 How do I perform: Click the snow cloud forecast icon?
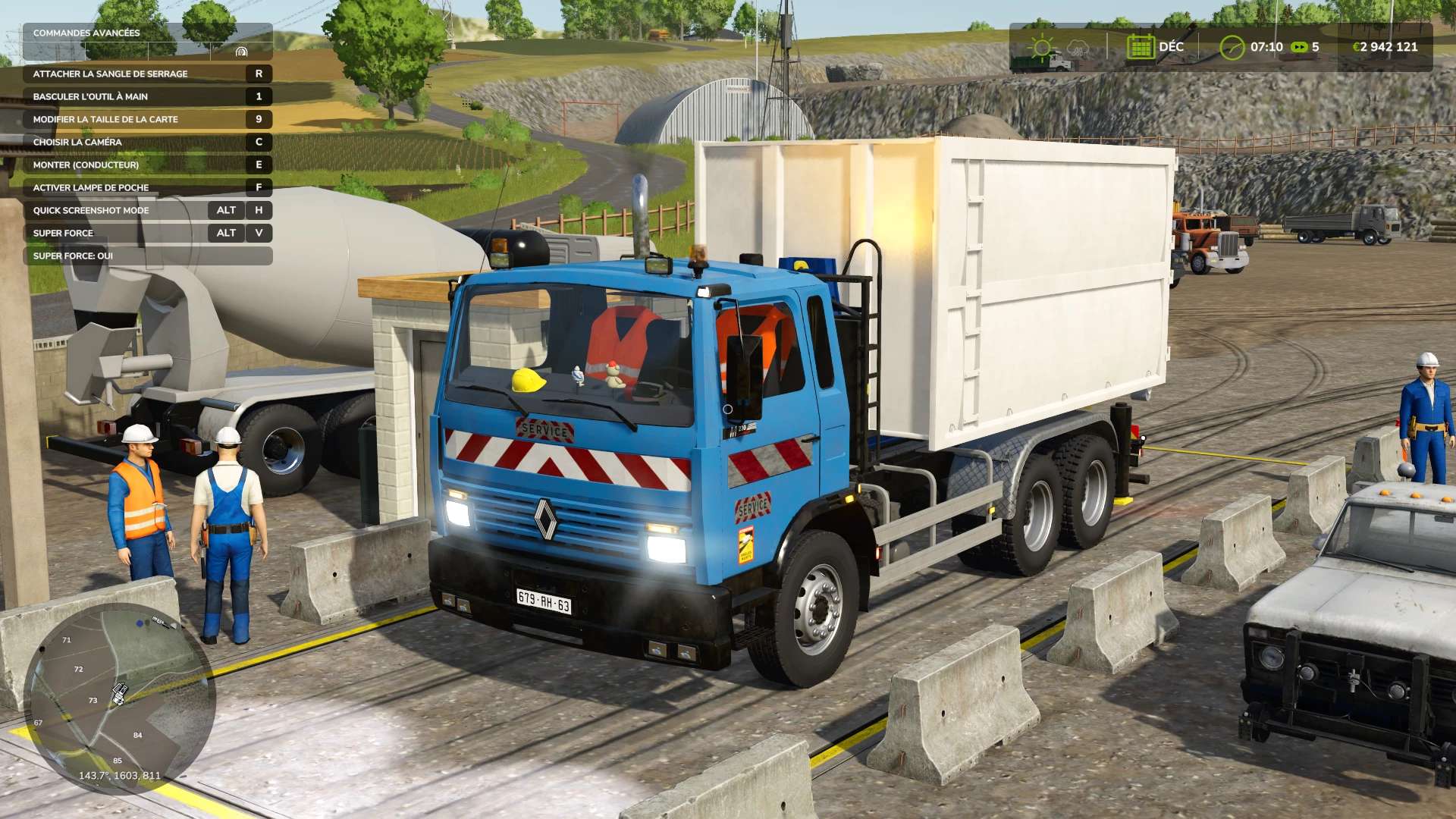coord(1077,49)
